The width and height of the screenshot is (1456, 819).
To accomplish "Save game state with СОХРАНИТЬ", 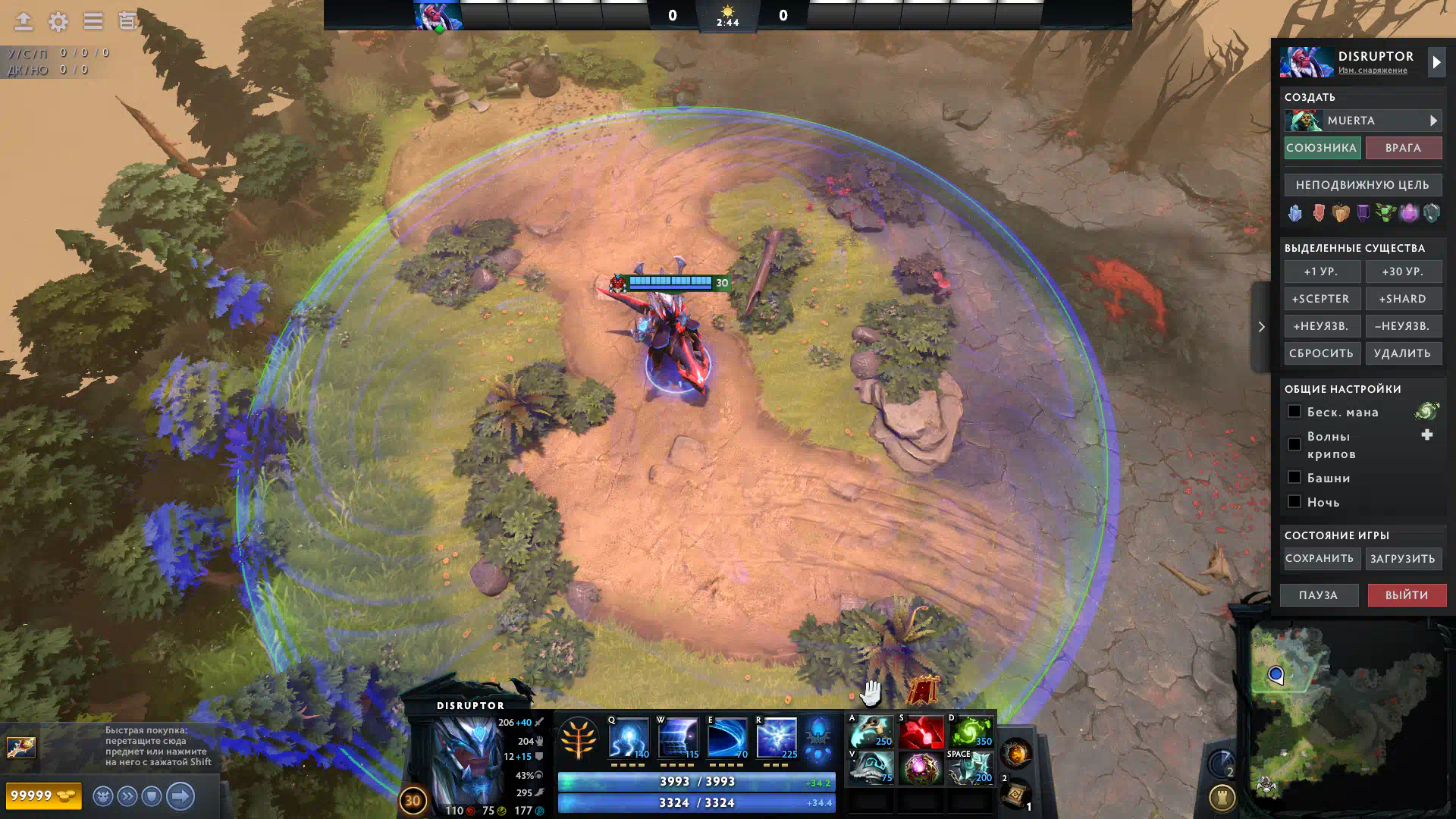I will (1319, 559).
